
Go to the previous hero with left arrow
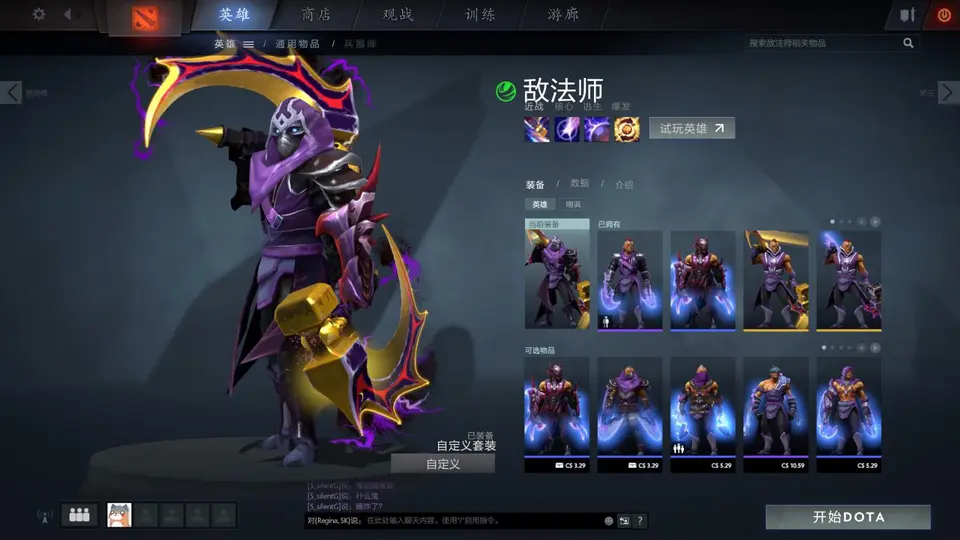pos(11,92)
